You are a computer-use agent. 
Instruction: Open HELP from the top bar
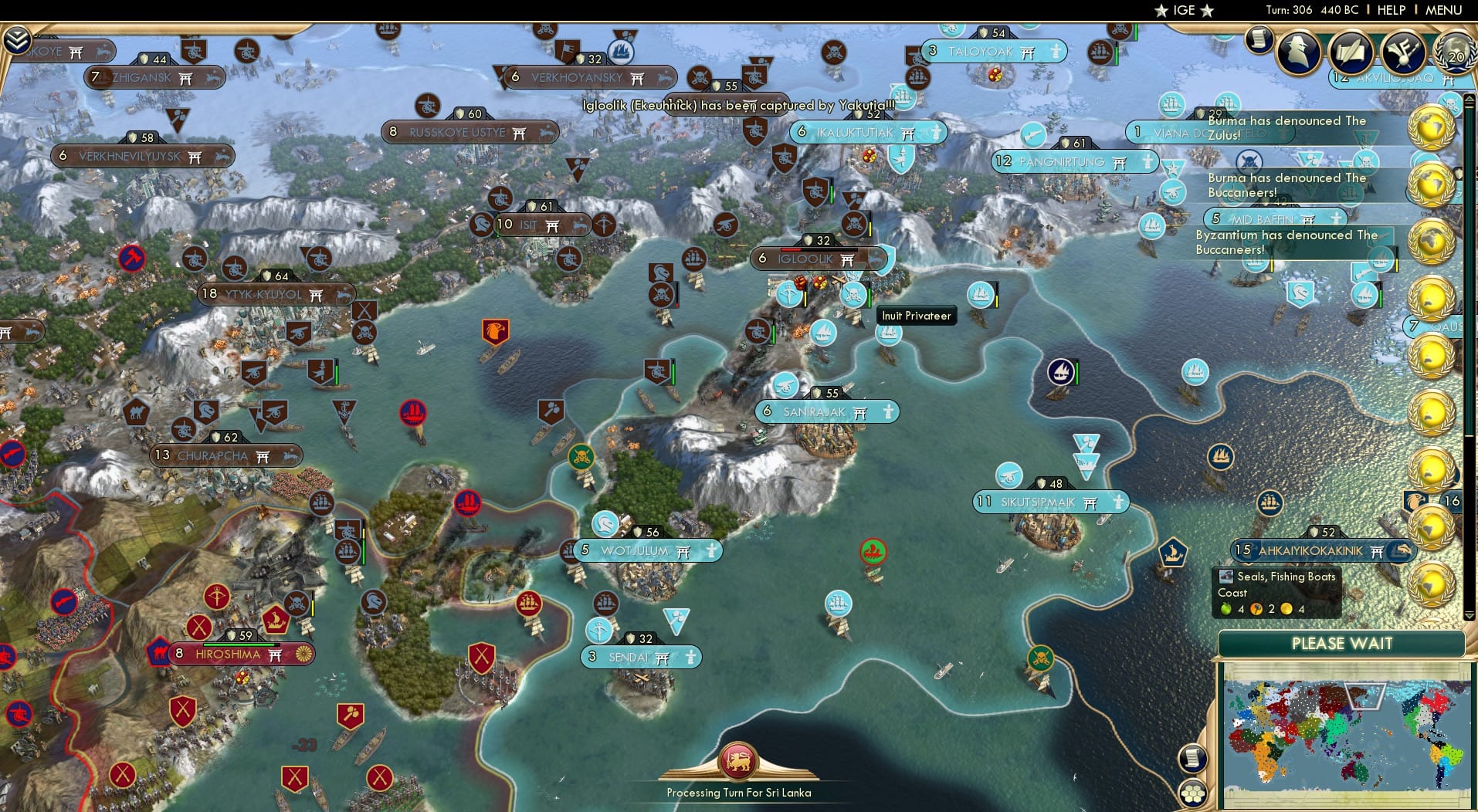(x=1392, y=10)
